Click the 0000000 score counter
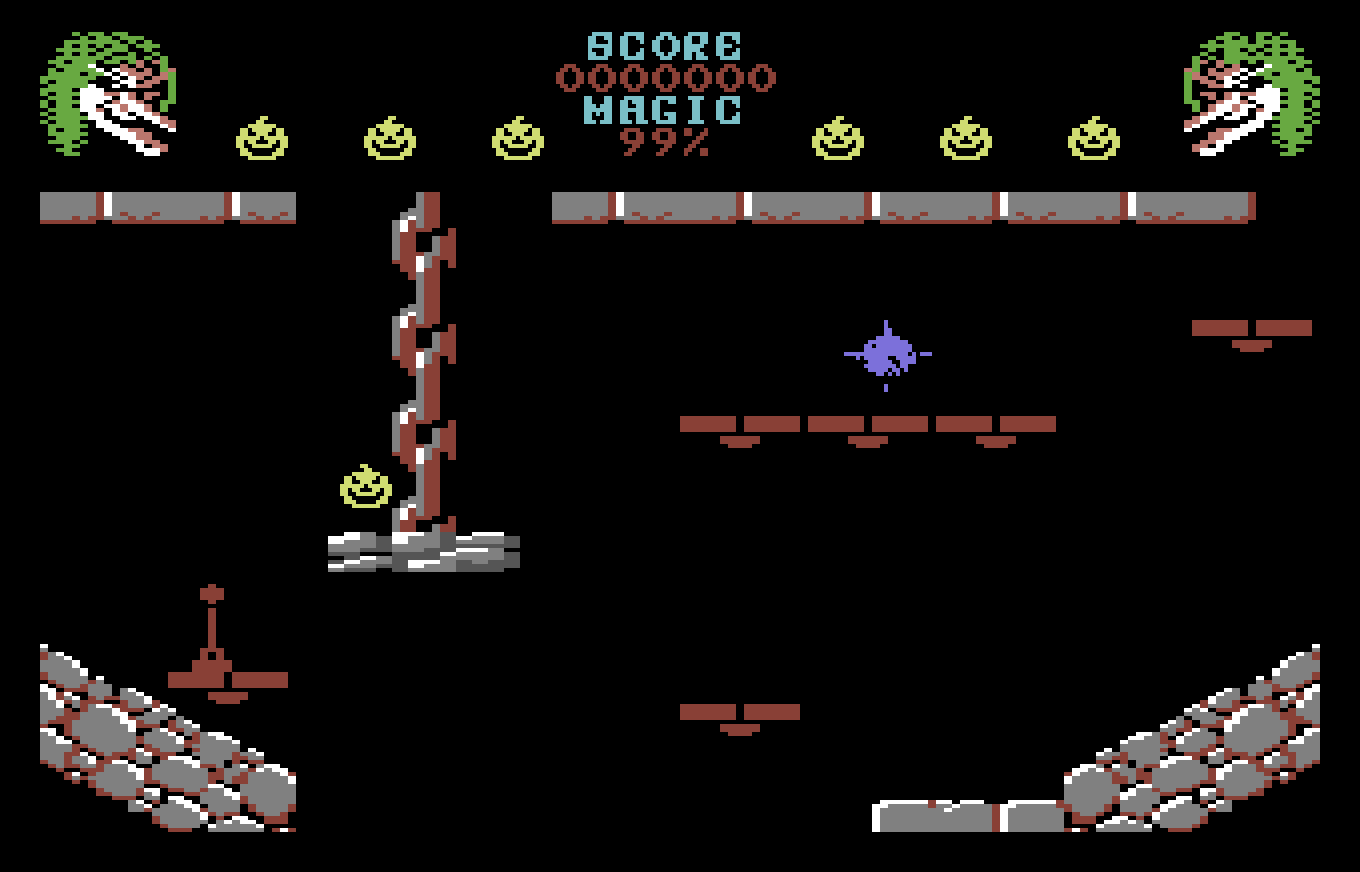This screenshot has height=872, width=1360. pos(668,78)
